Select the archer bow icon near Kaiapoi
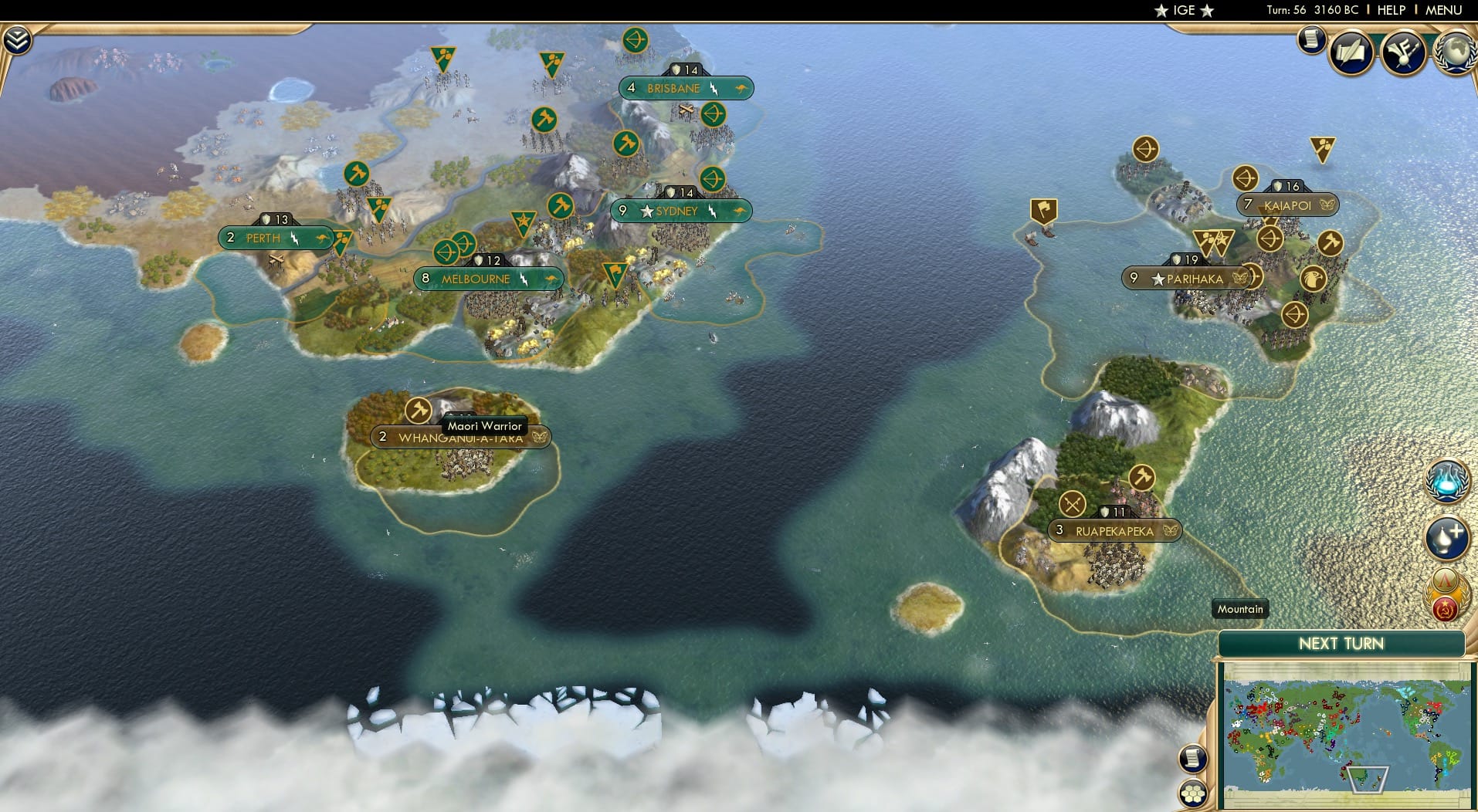 [1245, 178]
